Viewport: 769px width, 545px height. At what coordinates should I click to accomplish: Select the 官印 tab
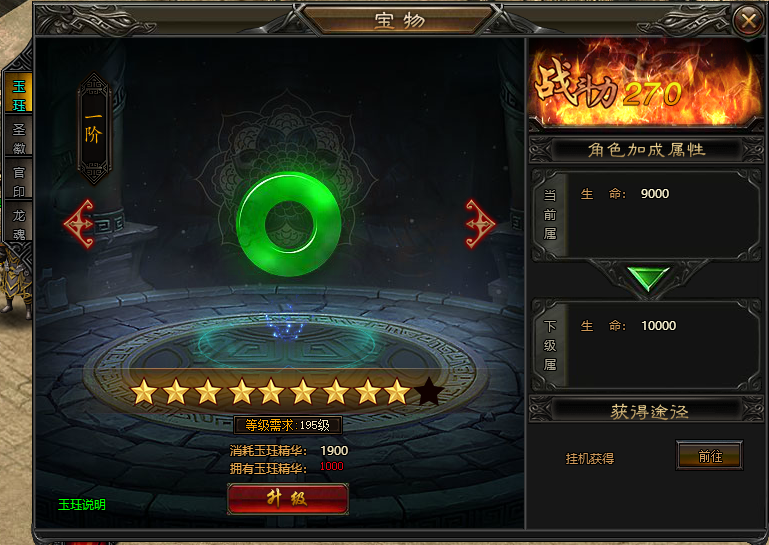[x=19, y=181]
